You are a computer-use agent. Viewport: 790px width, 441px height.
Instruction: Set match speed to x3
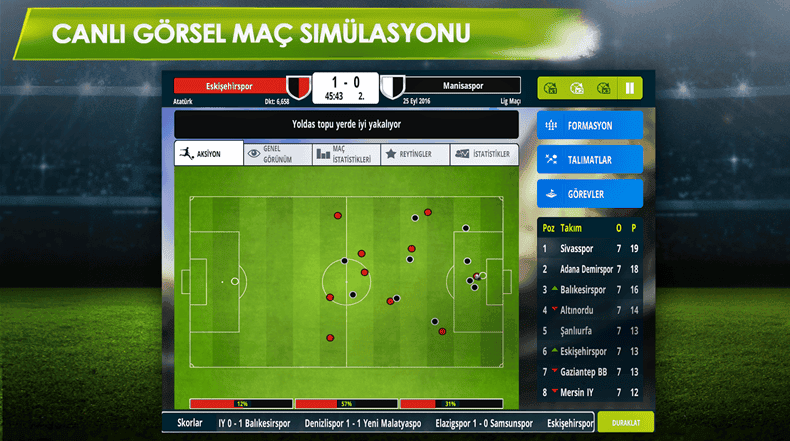[602, 88]
